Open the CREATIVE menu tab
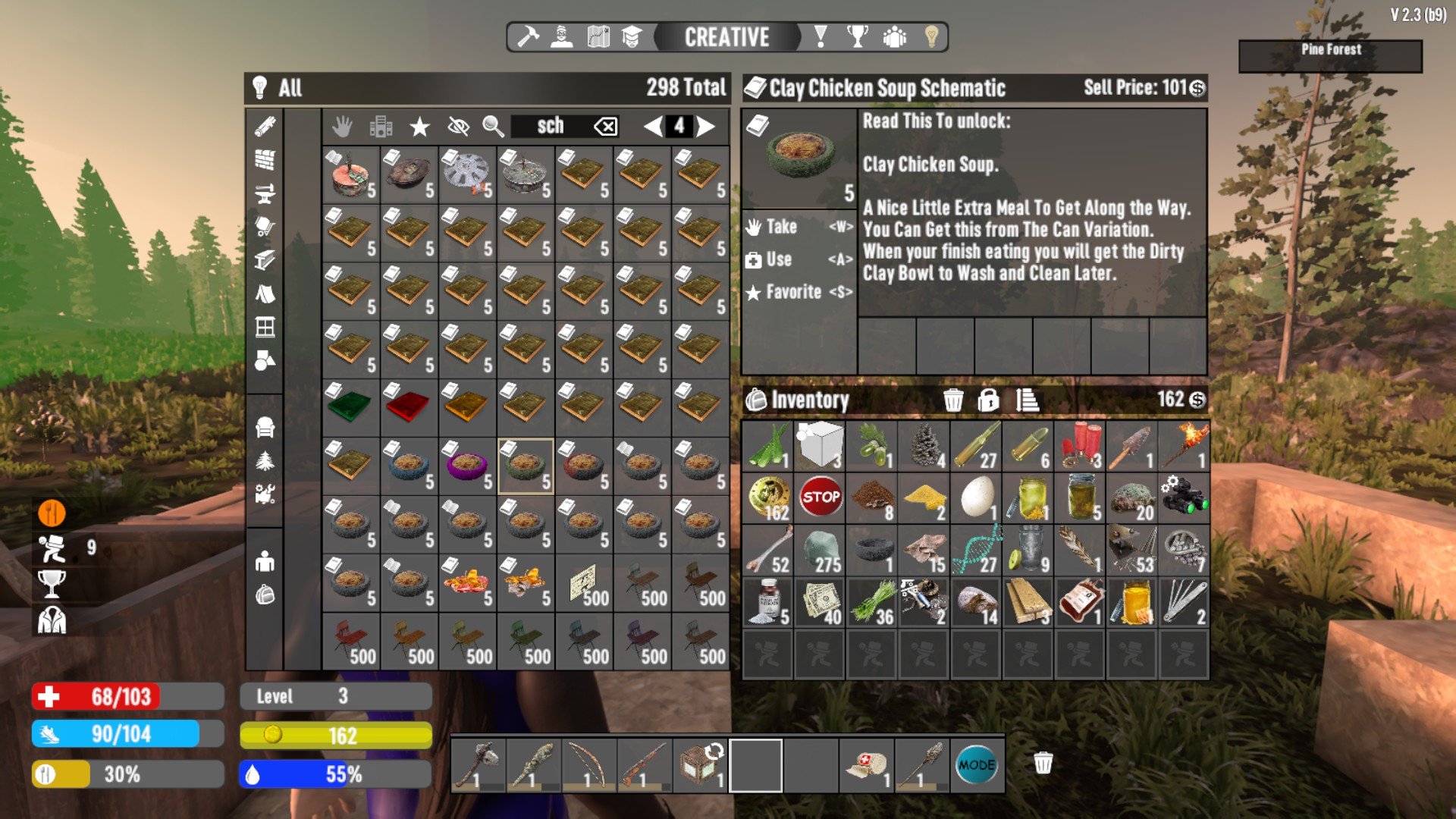 (x=726, y=37)
